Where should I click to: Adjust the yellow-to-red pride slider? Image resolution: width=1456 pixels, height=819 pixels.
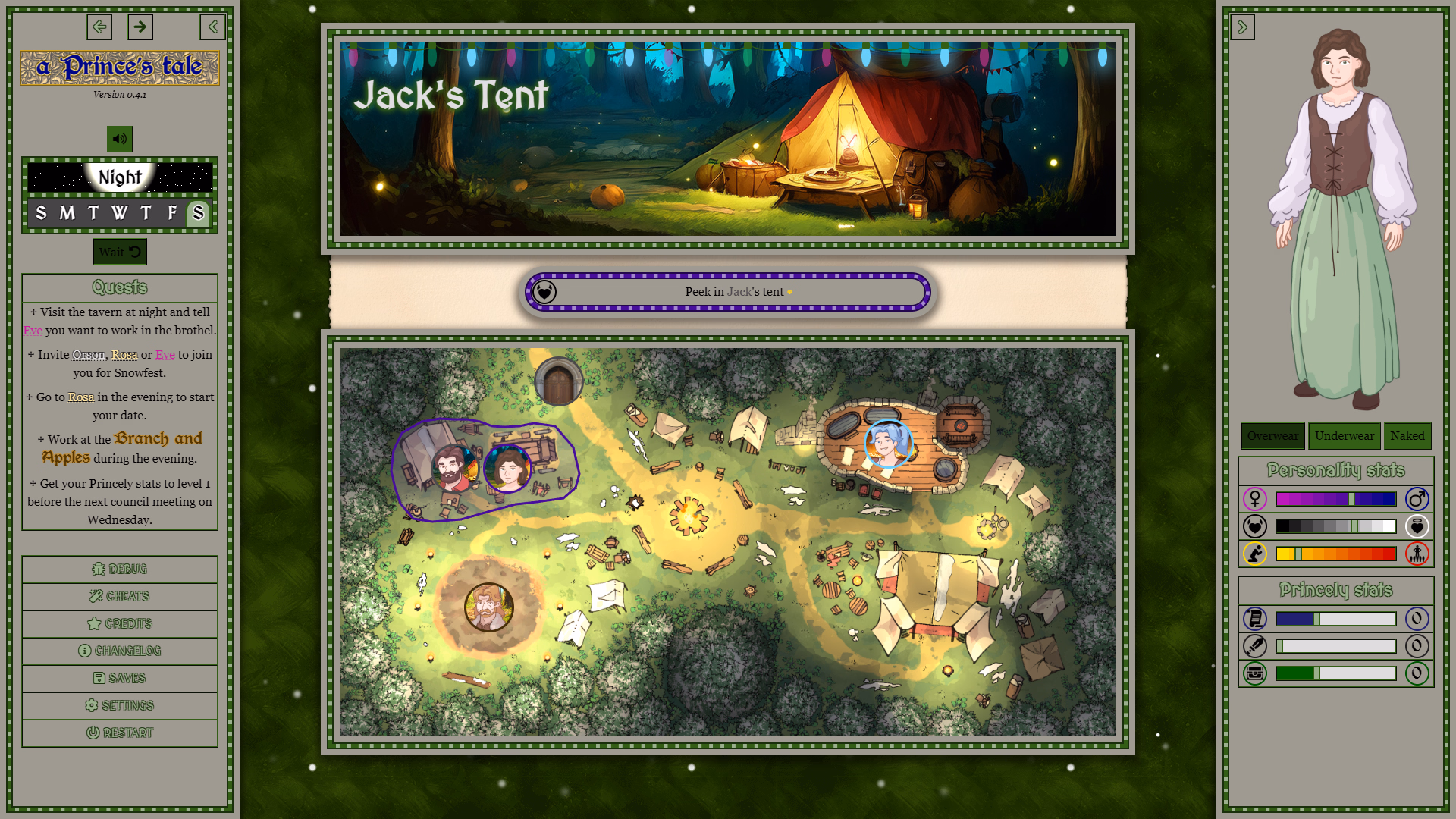coord(1335,554)
